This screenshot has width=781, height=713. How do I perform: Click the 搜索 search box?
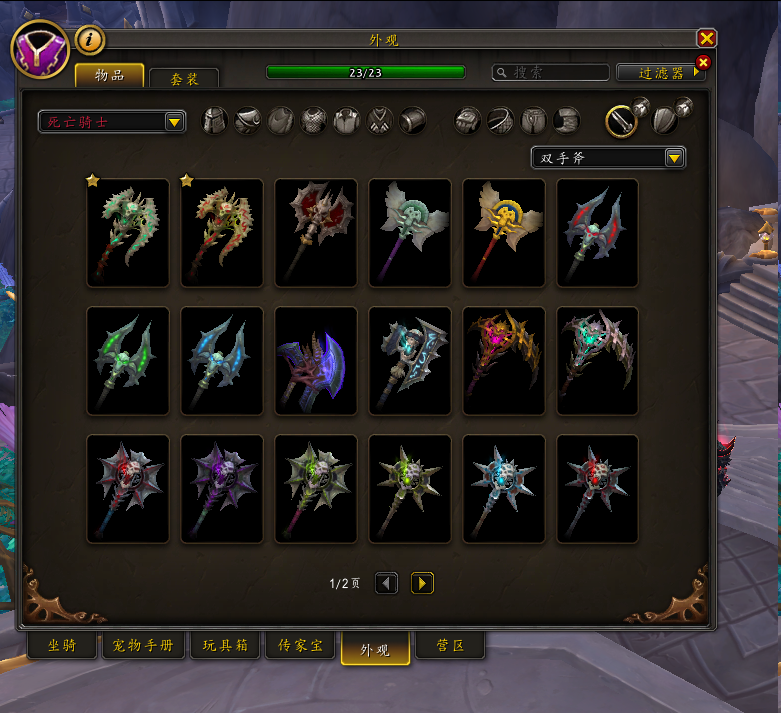[x=551, y=73]
